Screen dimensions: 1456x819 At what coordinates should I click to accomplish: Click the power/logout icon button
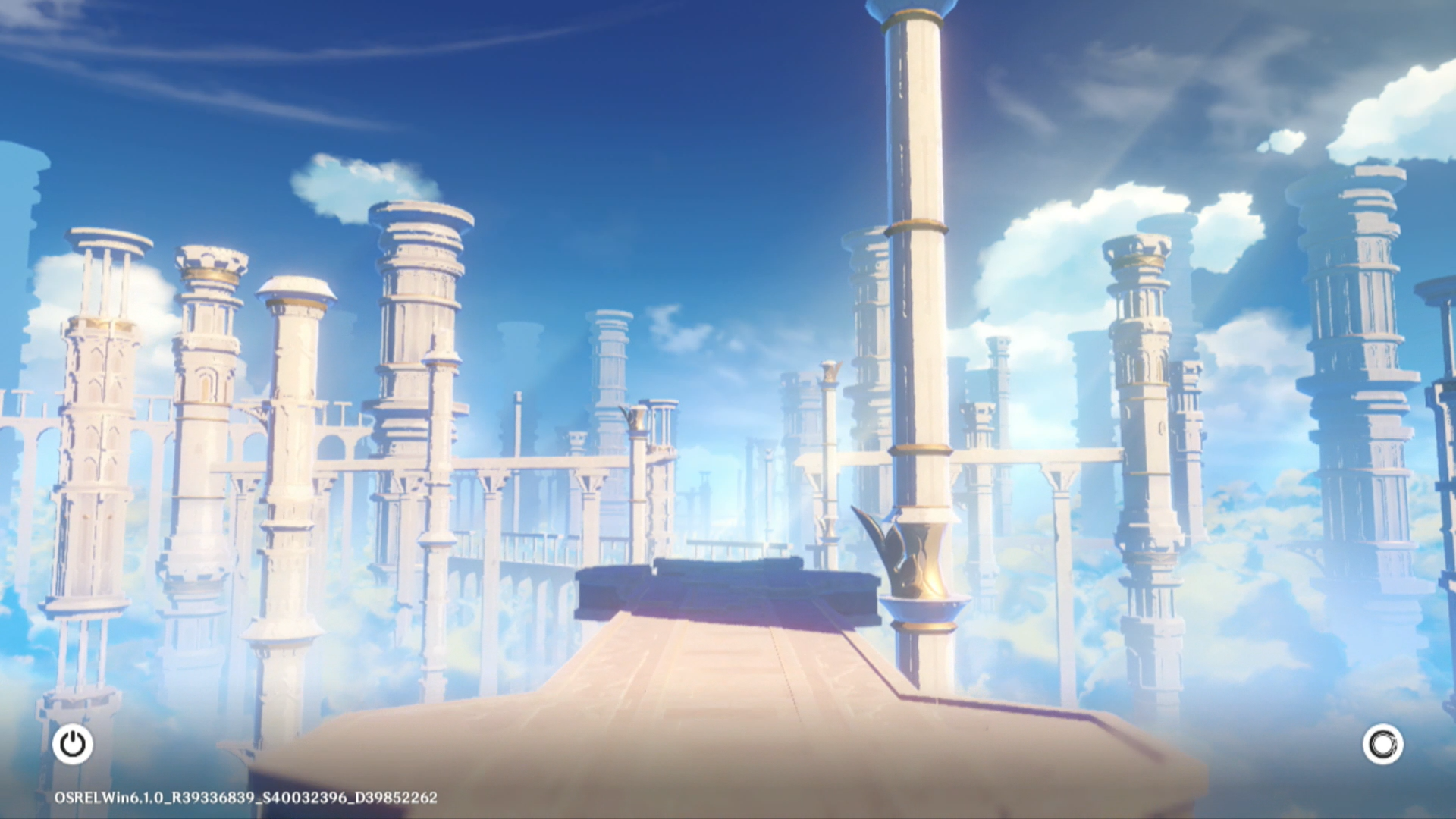tap(73, 744)
